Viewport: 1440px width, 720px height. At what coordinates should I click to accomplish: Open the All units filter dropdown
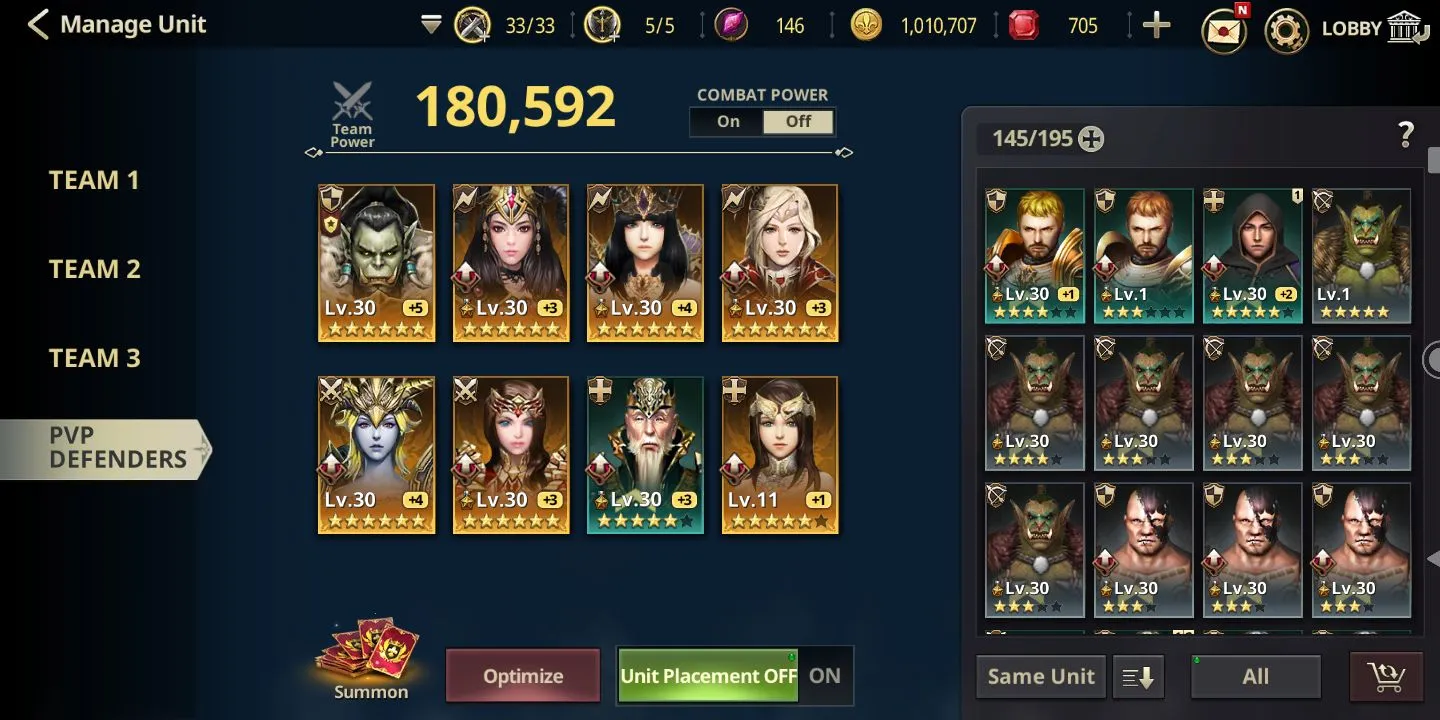pyautogui.click(x=1255, y=677)
